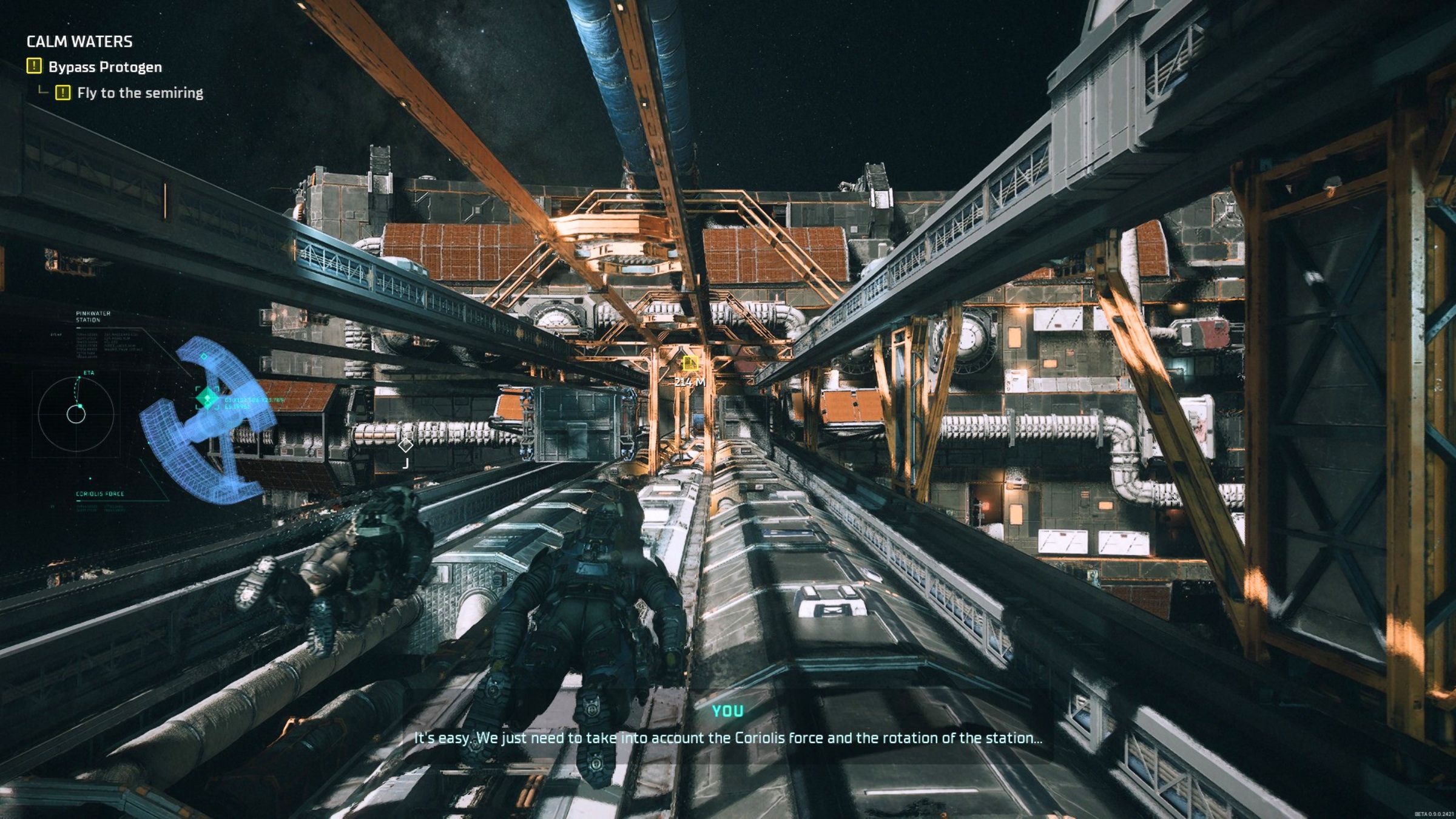Click the yellow waypoint marker showing 214 M

[x=690, y=363]
